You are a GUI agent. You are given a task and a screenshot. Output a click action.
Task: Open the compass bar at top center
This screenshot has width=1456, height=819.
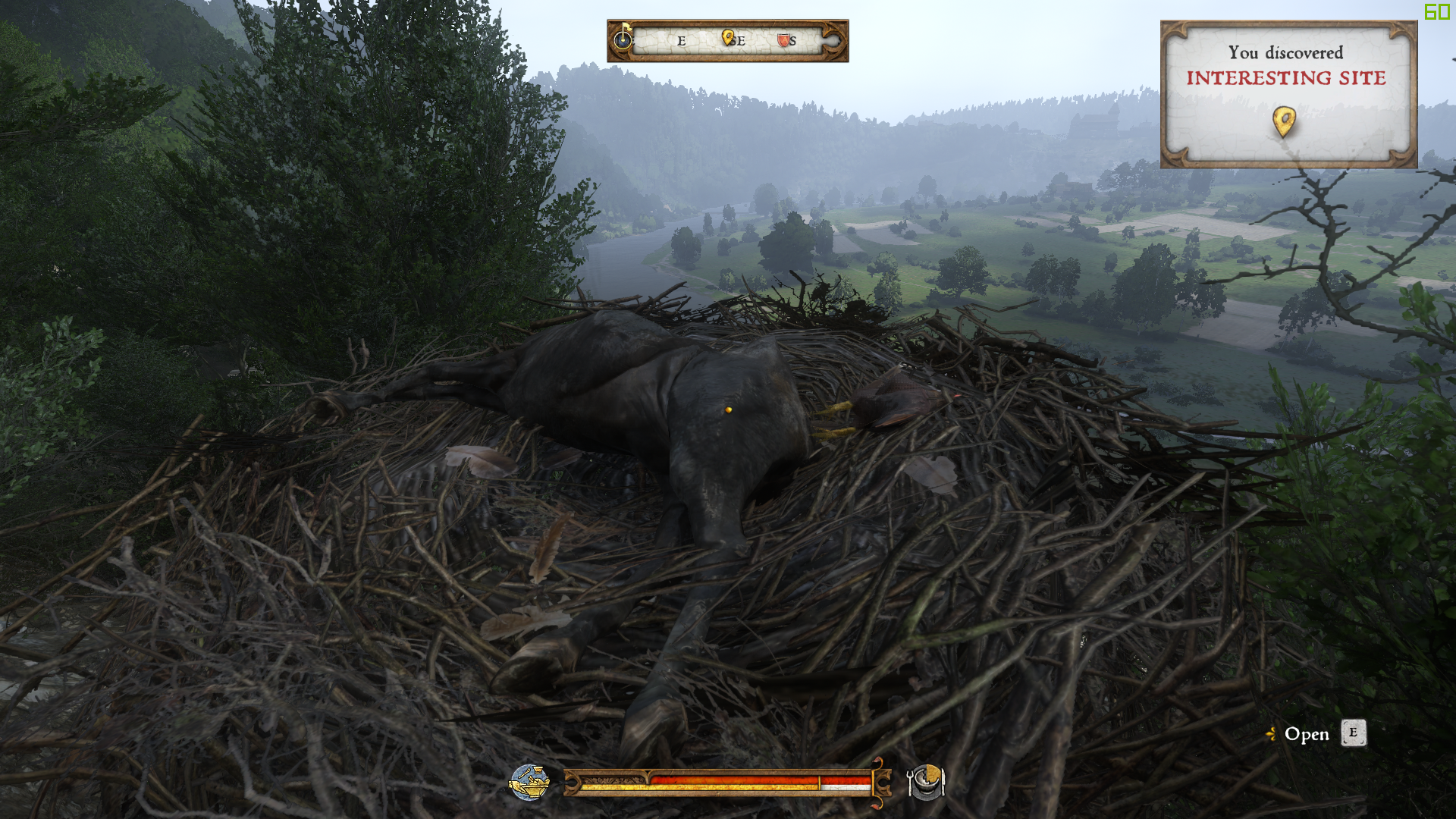[x=728, y=40]
